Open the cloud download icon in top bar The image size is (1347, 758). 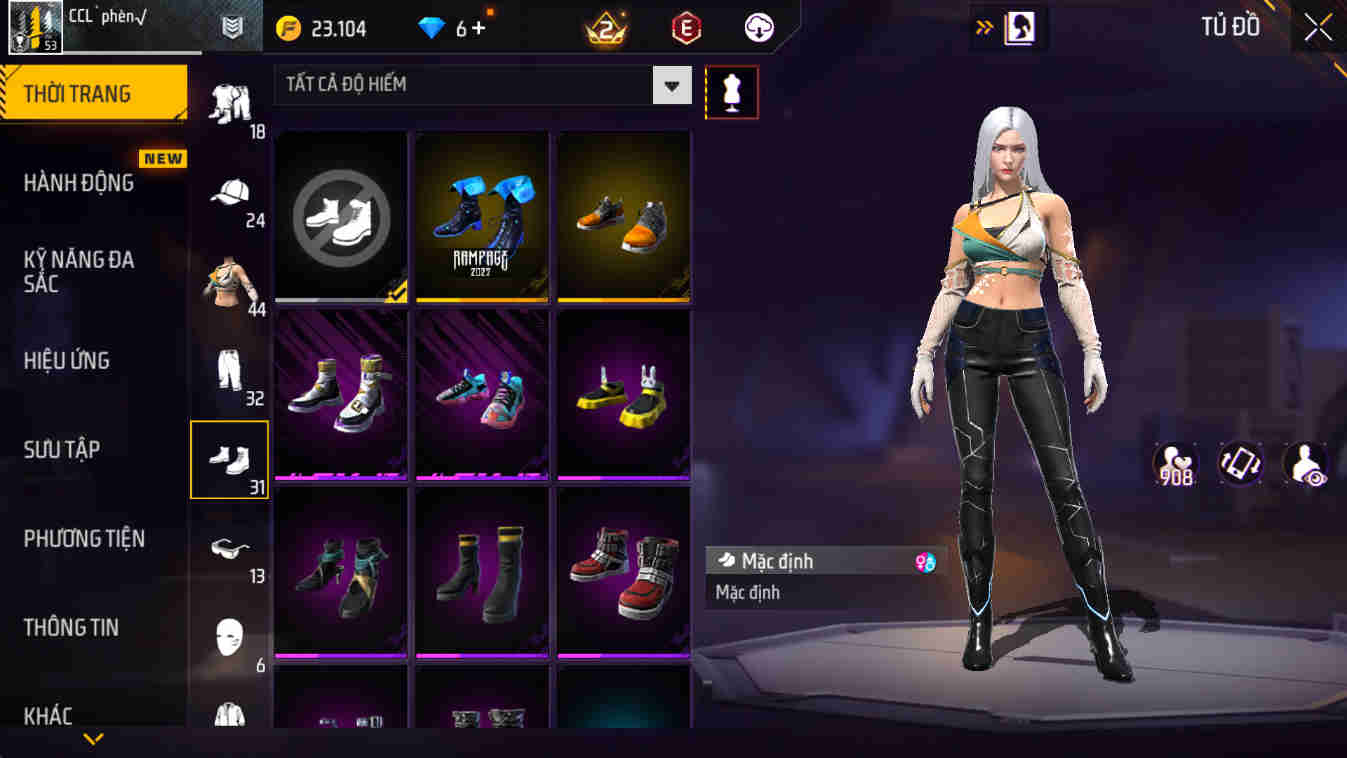click(757, 27)
